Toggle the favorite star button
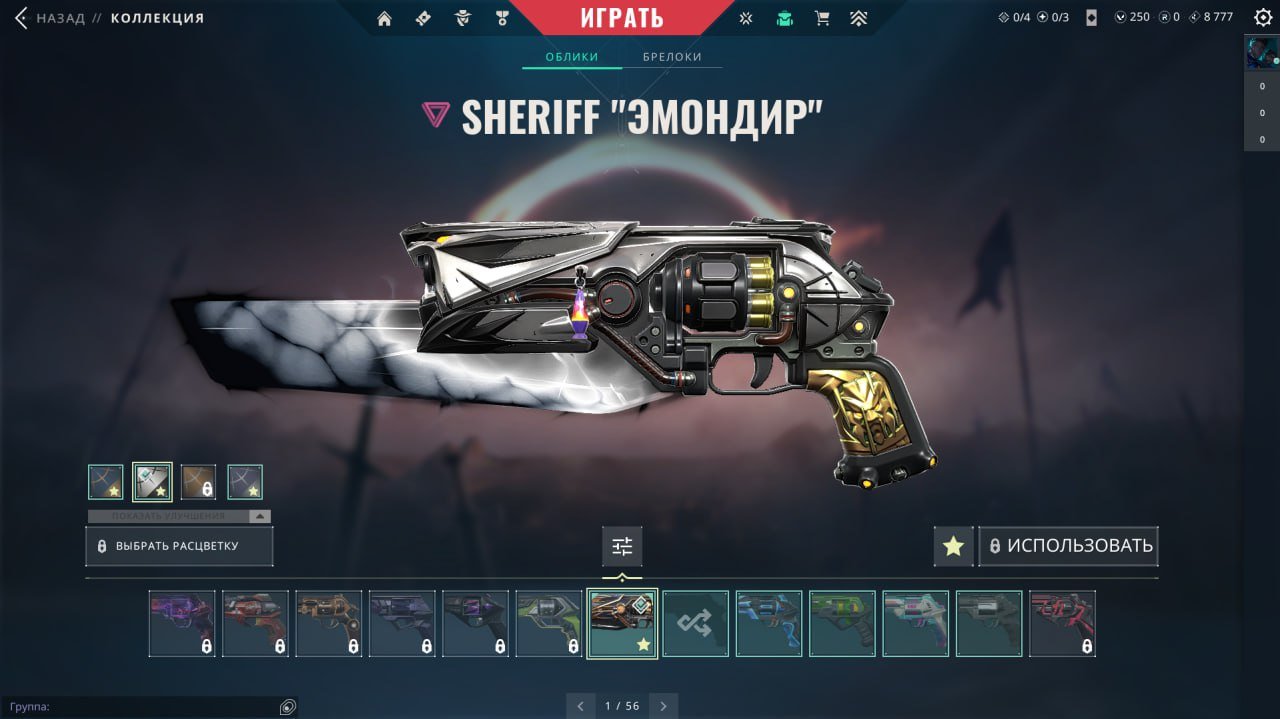 click(953, 547)
